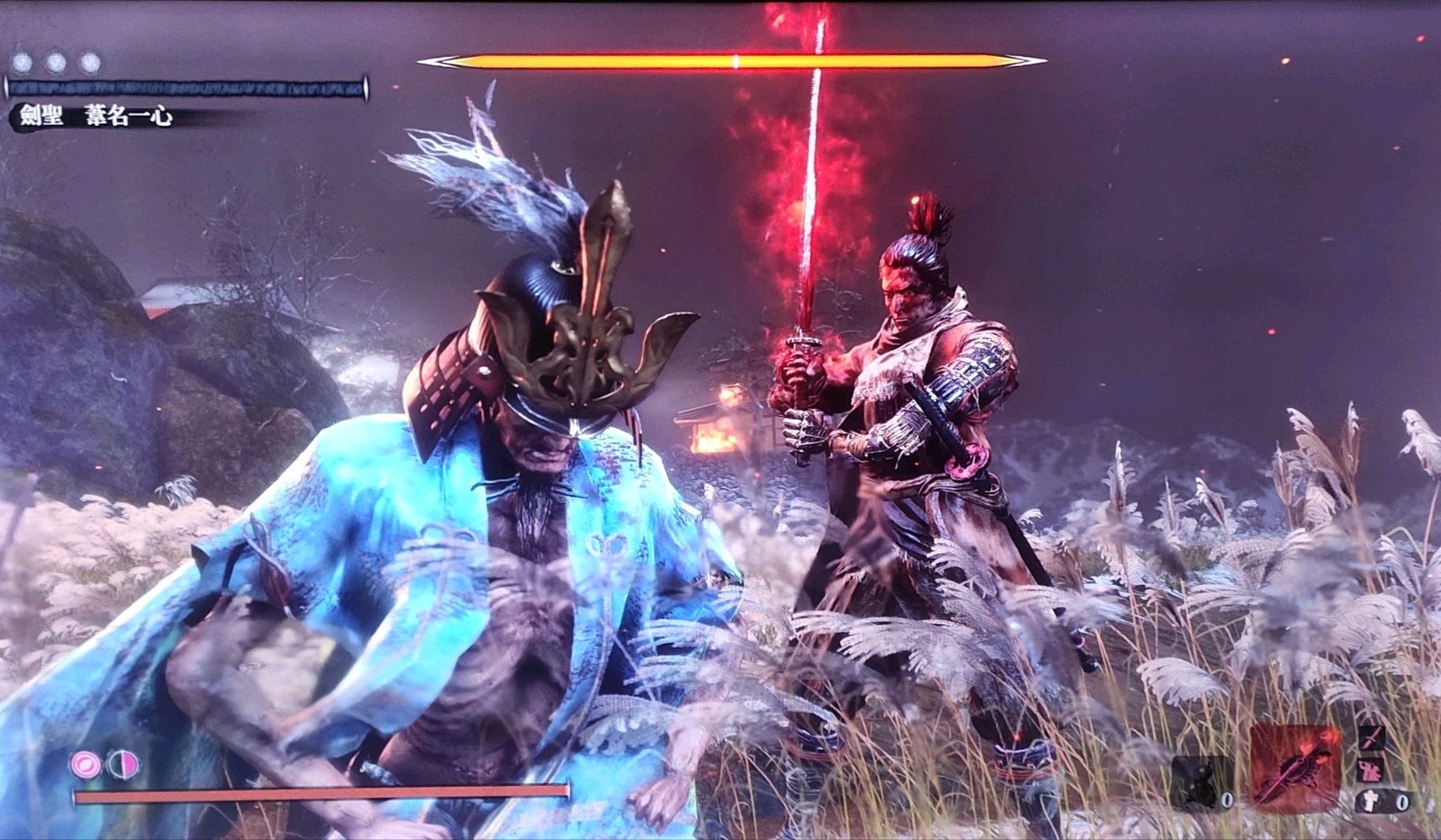Click the pink ninjutsu icon
Image resolution: width=1441 pixels, height=840 pixels.
point(1371,768)
